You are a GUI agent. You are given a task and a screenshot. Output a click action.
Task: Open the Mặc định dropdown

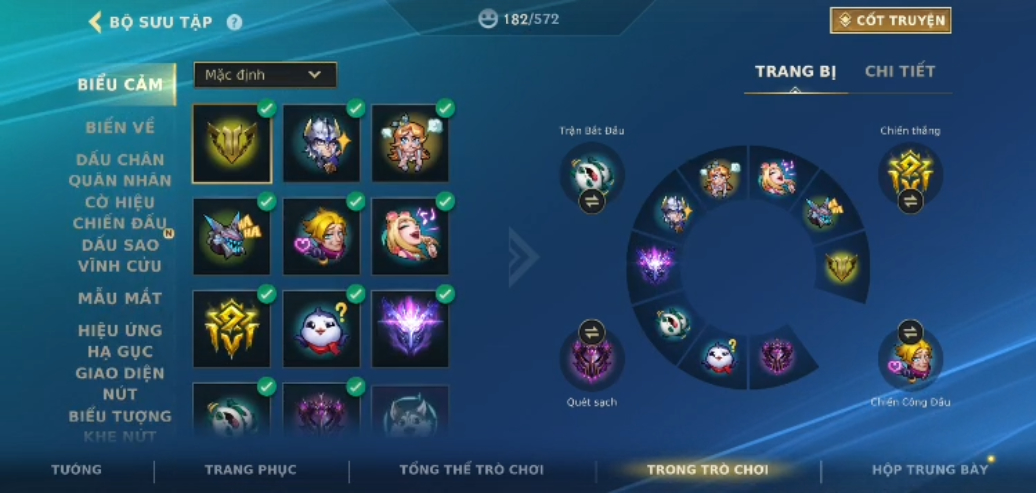click(265, 75)
